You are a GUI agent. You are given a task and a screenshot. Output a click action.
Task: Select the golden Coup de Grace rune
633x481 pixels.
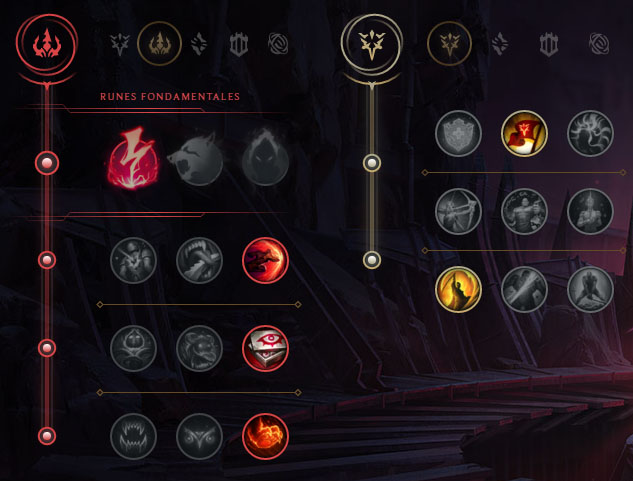pyautogui.click(x=459, y=289)
